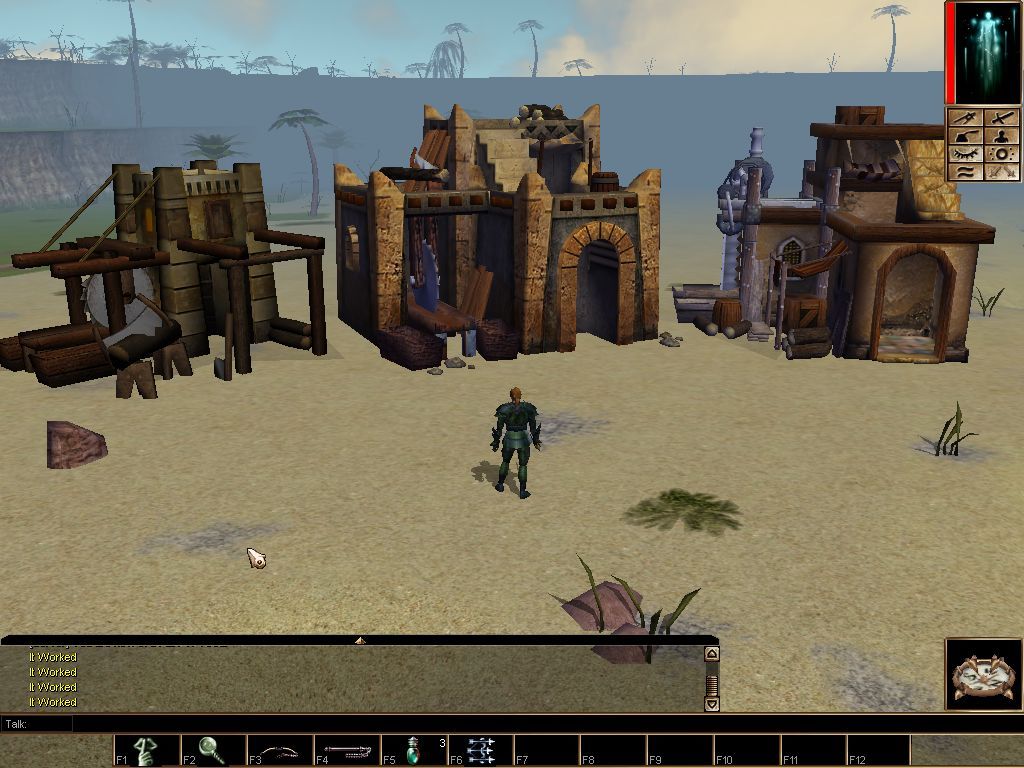Image resolution: width=1024 pixels, height=768 pixels.
Task: Activate the triple arrows F6 slot
Action: tap(481, 750)
